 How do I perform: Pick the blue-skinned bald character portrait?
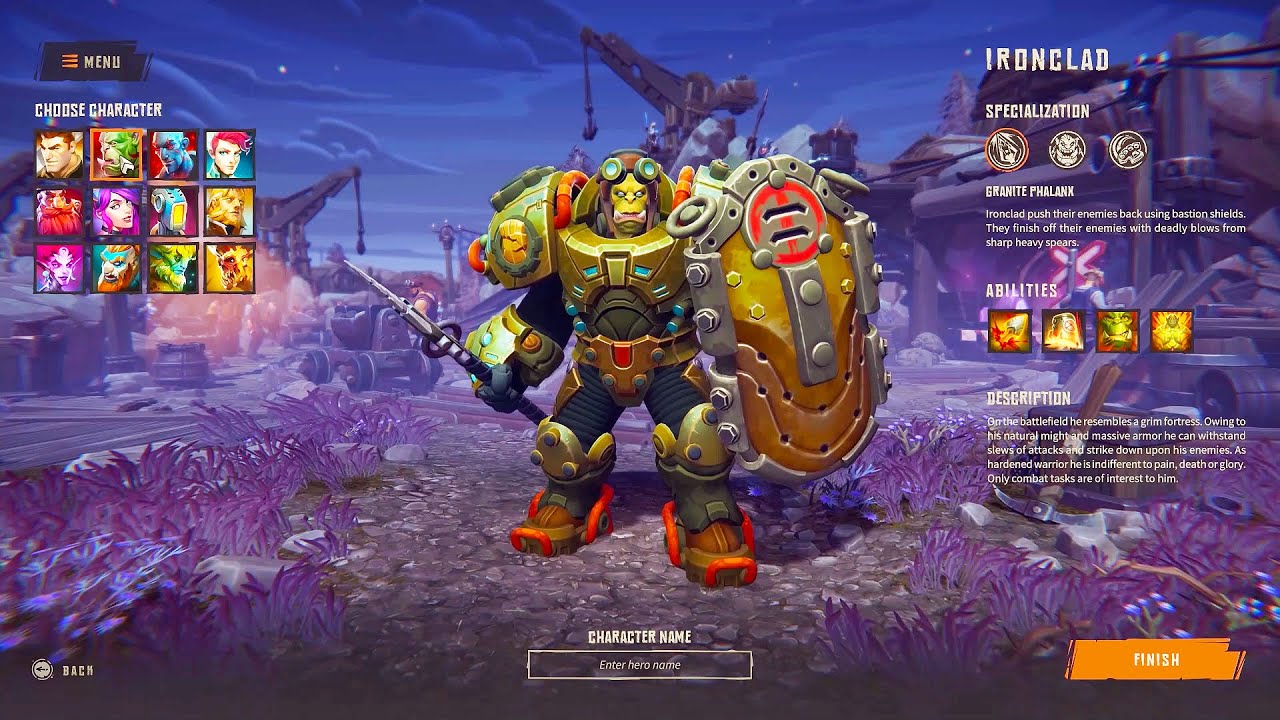[x=173, y=155]
